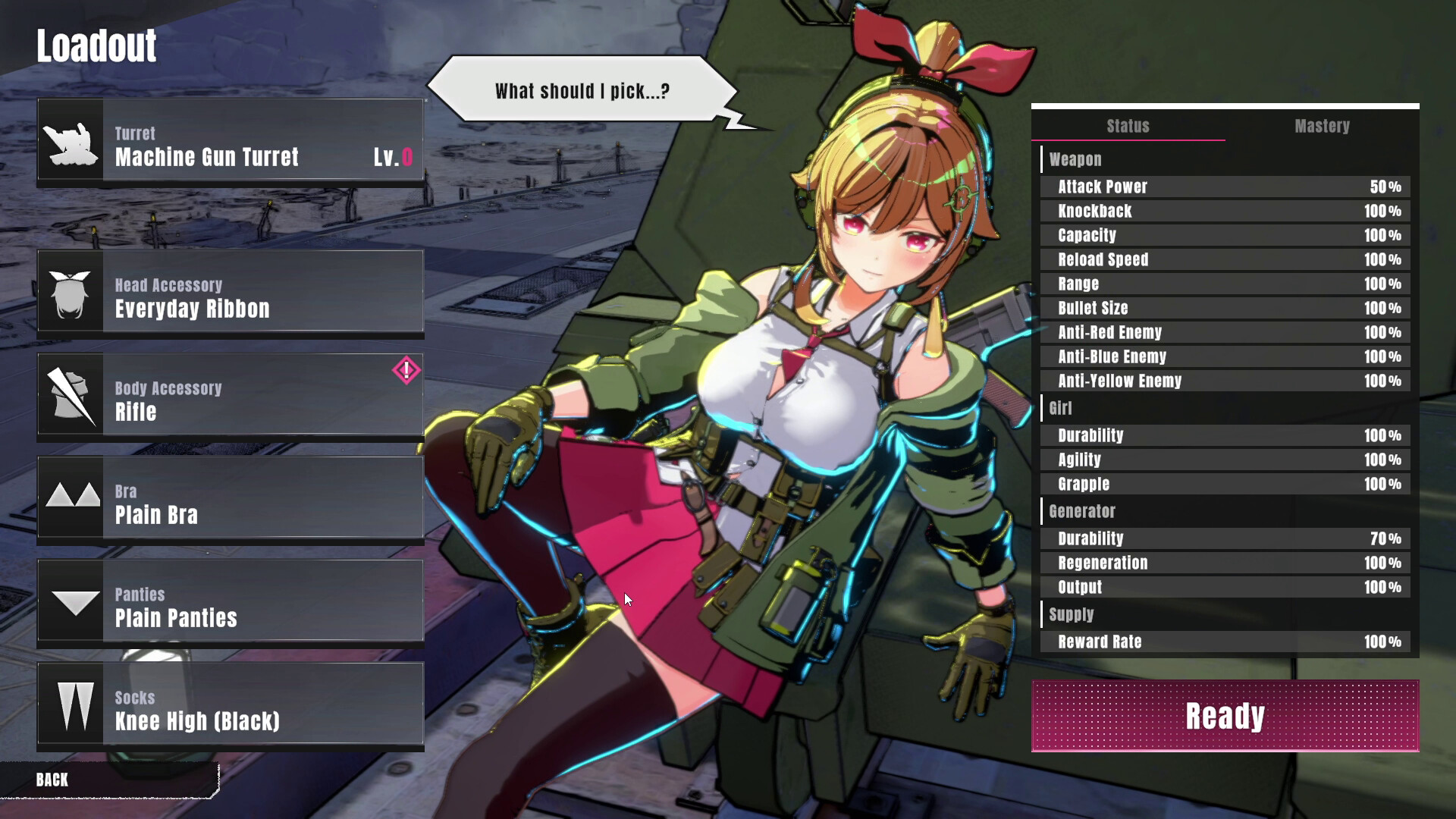The image size is (1456, 819).
Task: Toggle the Plain Panties equipment slot
Action: tap(227, 602)
